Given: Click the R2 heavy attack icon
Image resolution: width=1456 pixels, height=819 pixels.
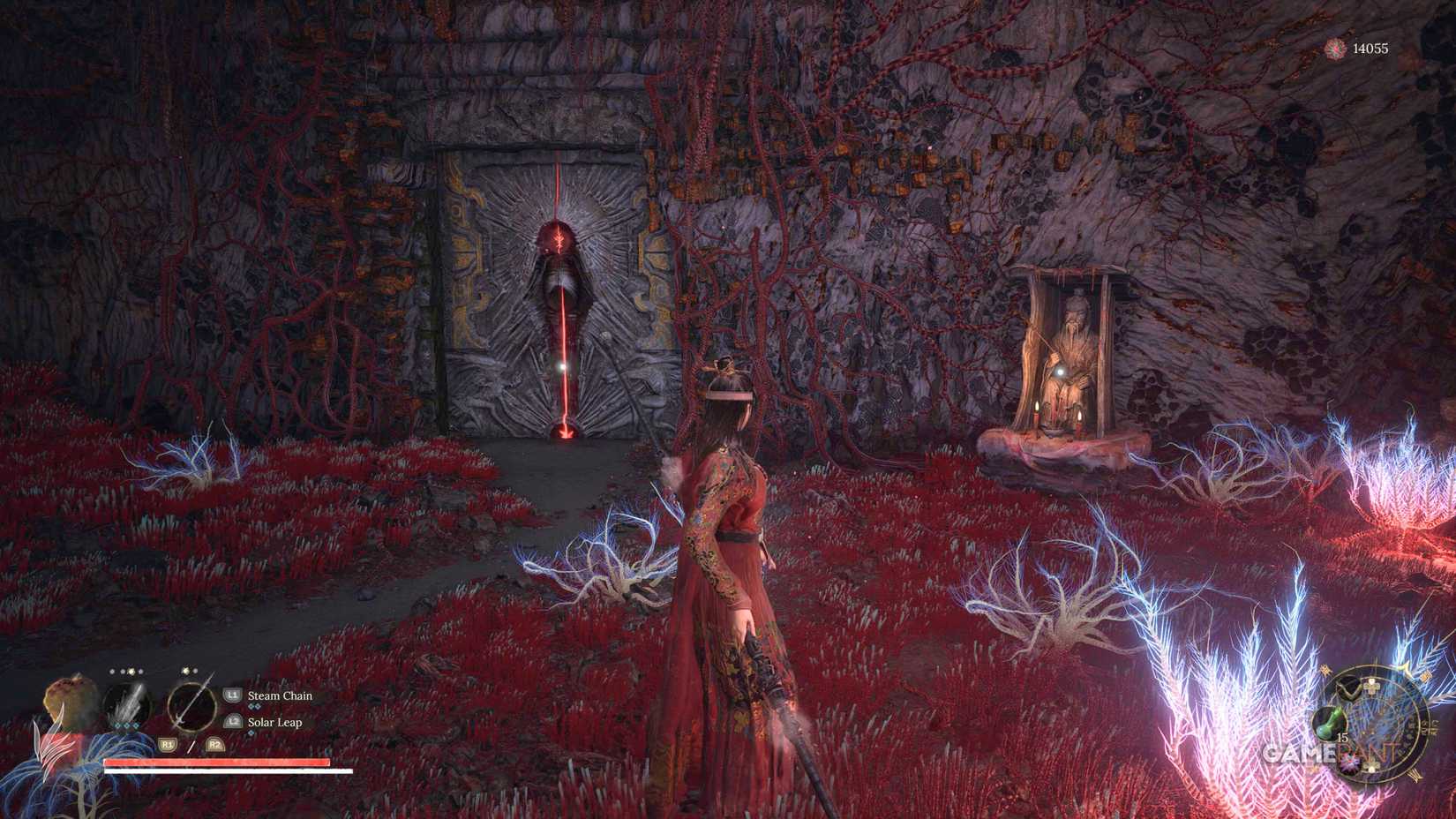Looking at the screenshot, I should [214, 743].
